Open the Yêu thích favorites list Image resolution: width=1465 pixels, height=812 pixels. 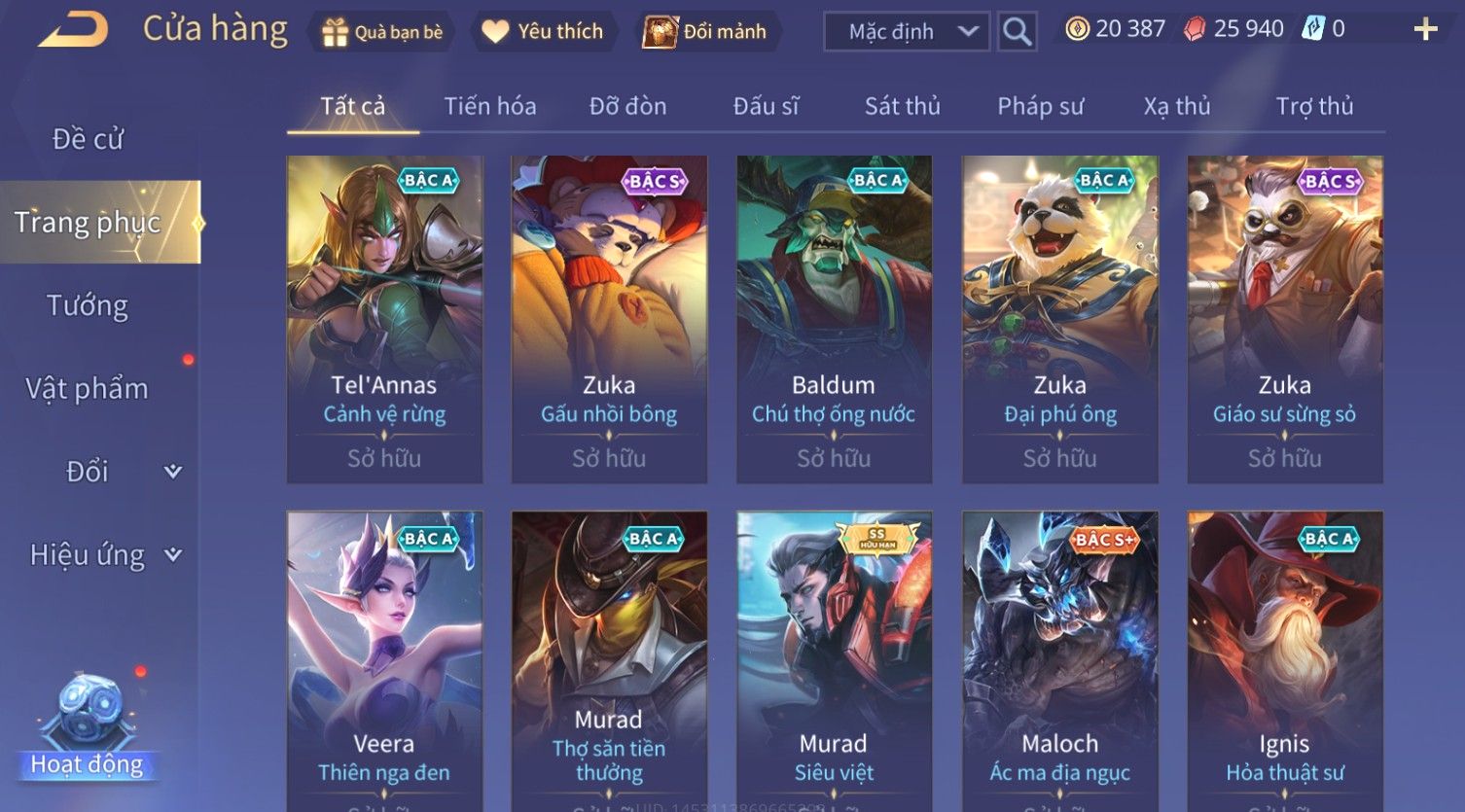click(543, 32)
